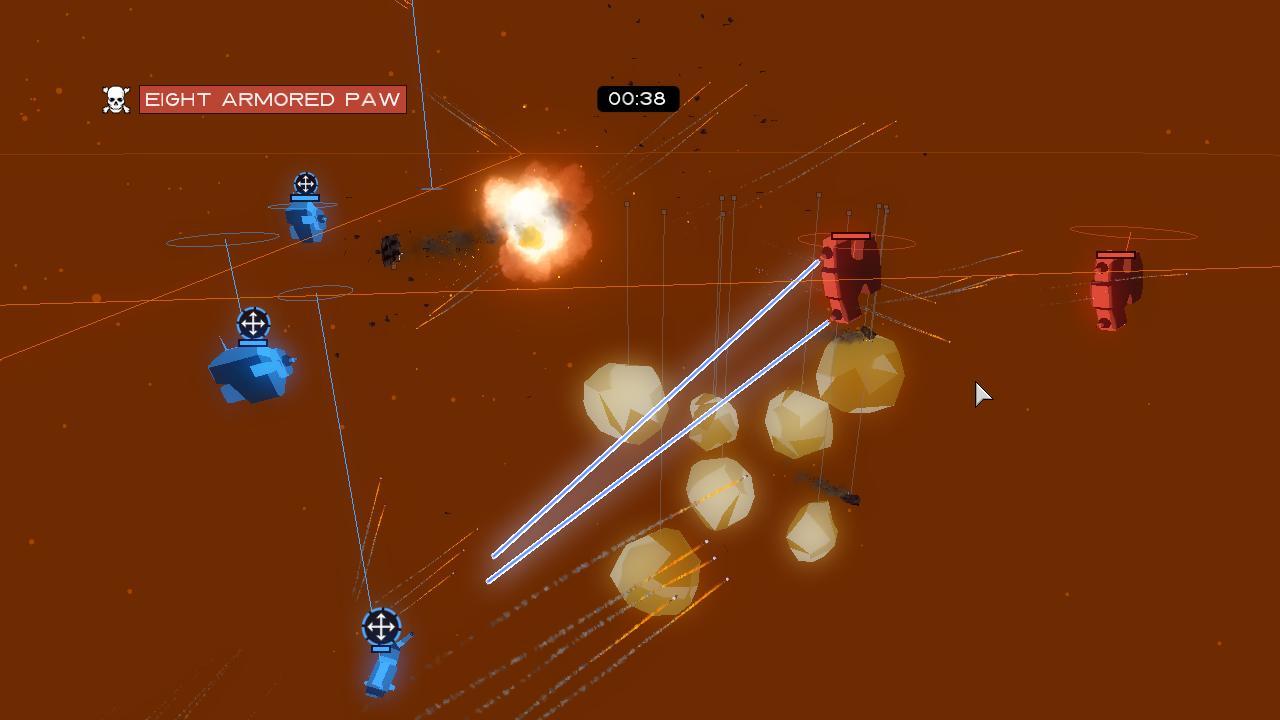The image size is (1280, 720).
Task: Click the crosshair waypoint icon above the middle blue tank
Action: [x=253, y=322]
